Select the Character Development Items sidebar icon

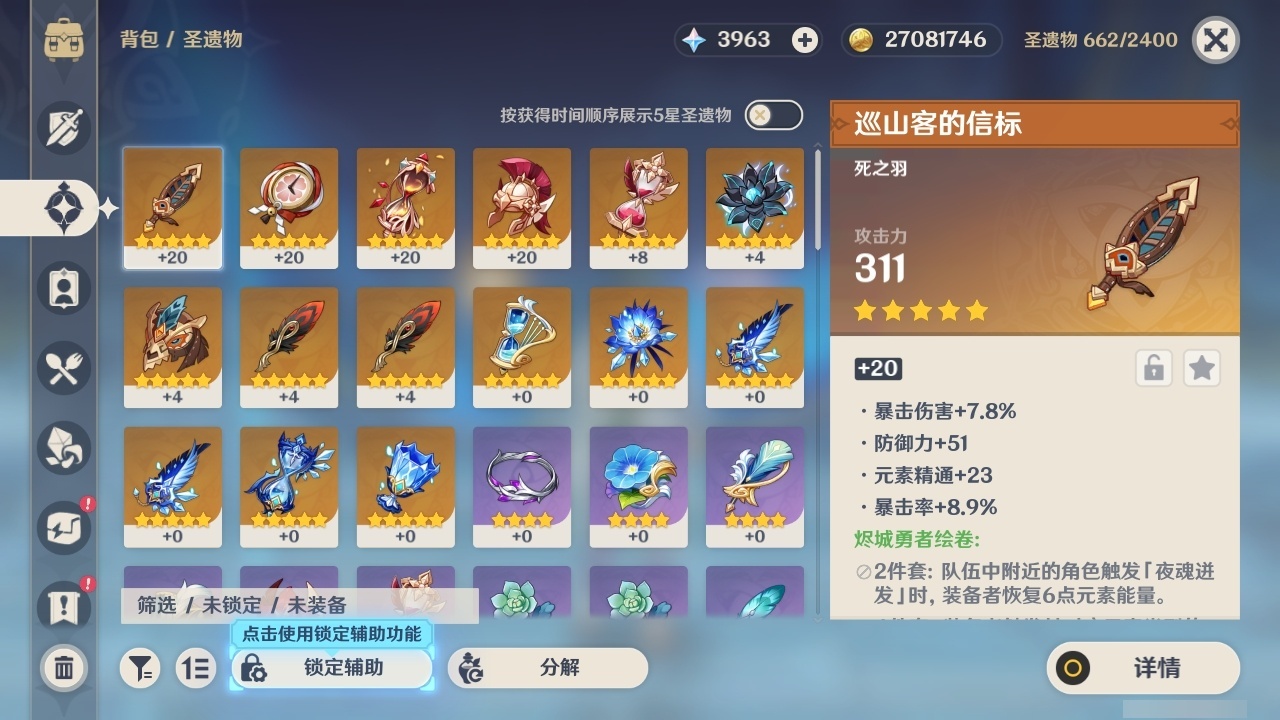pos(64,288)
